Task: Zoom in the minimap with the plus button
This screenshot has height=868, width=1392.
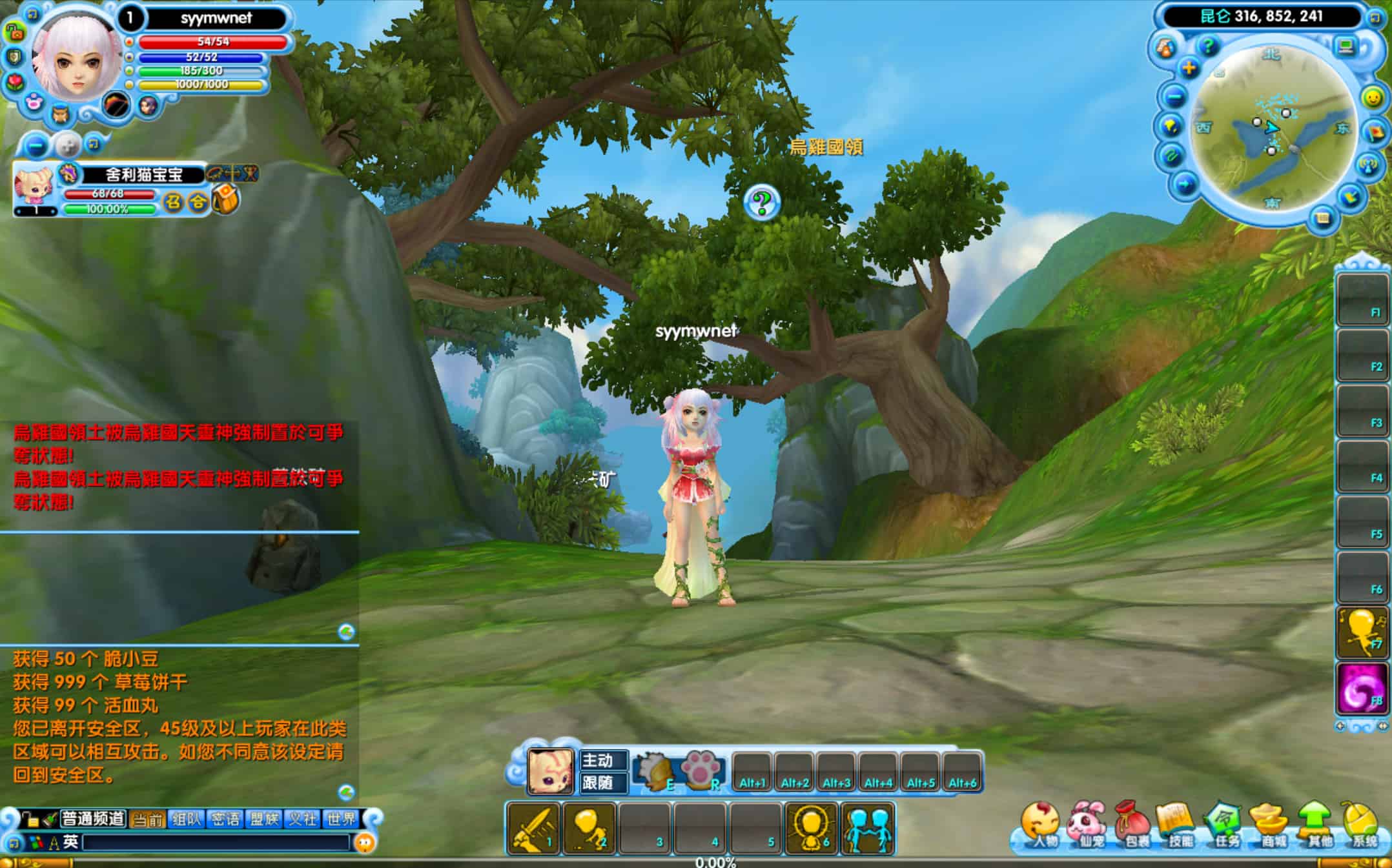Action: pyautogui.click(x=1189, y=68)
